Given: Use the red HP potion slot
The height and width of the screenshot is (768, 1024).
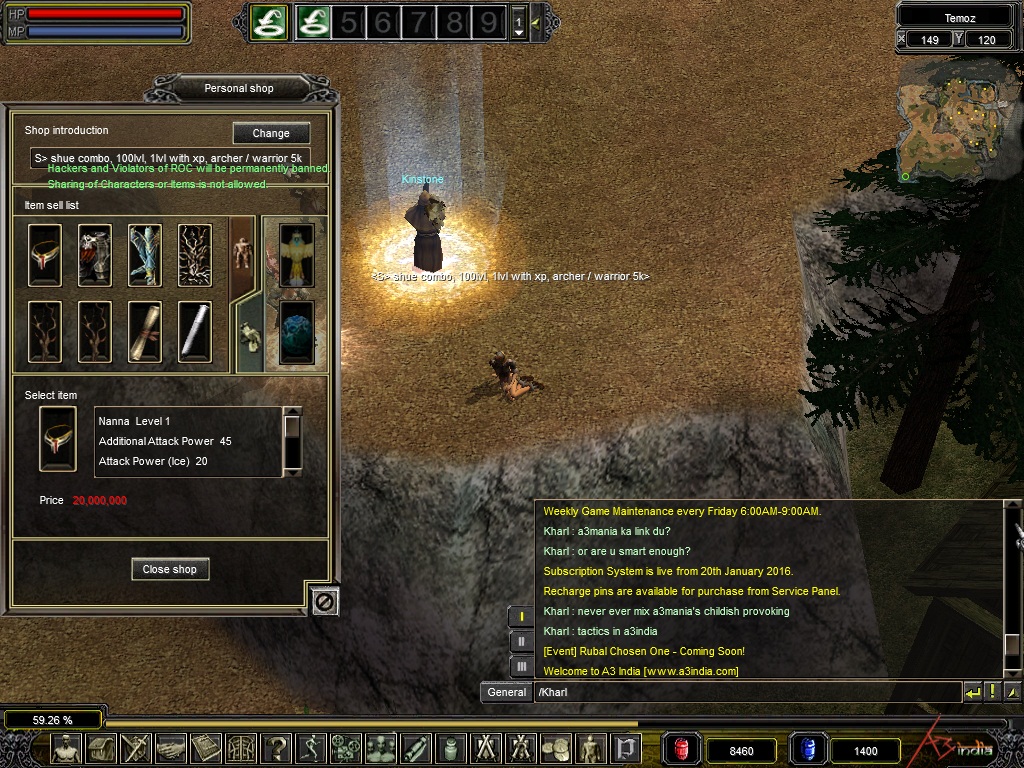Looking at the screenshot, I should (x=682, y=749).
